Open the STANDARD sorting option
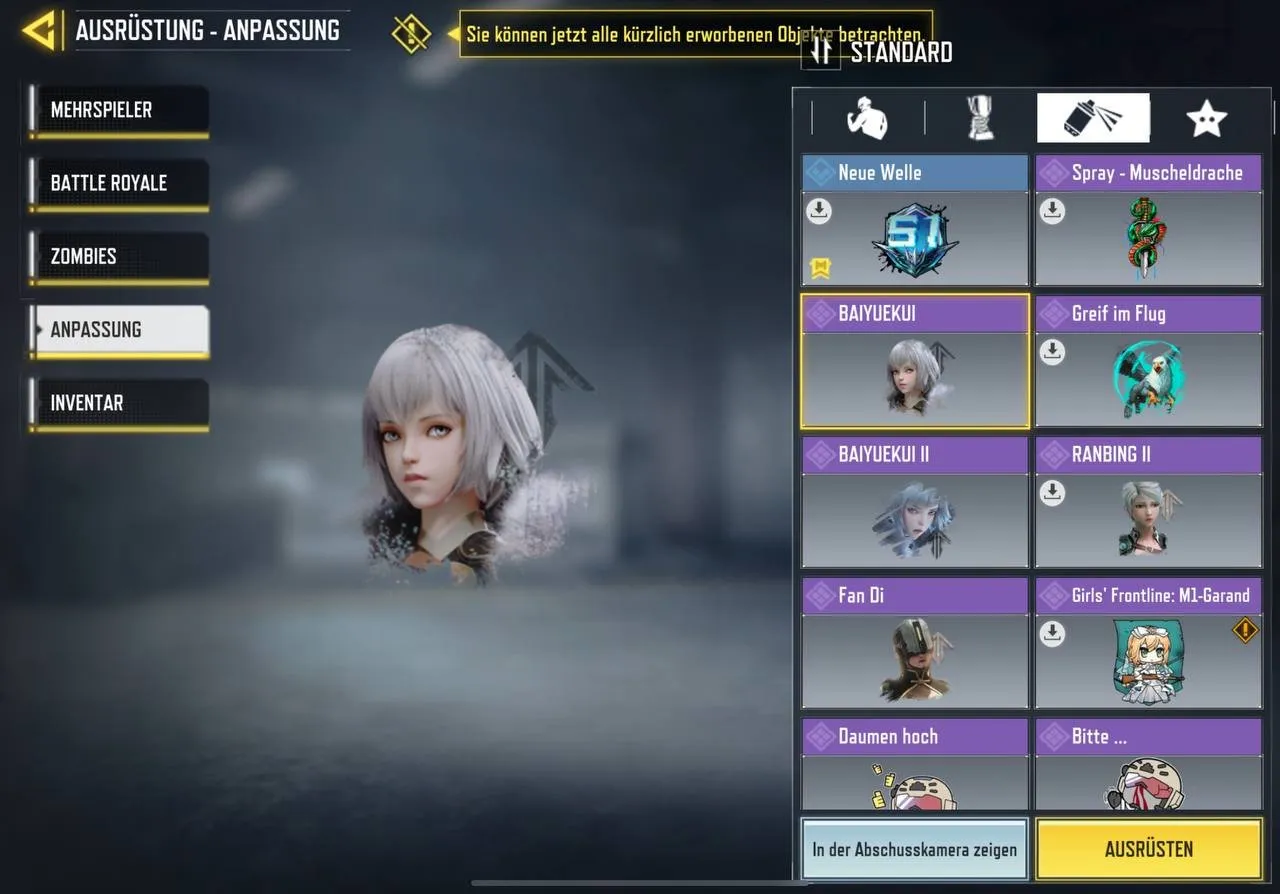The width and height of the screenshot is (1280, 894). click(880, 51)
